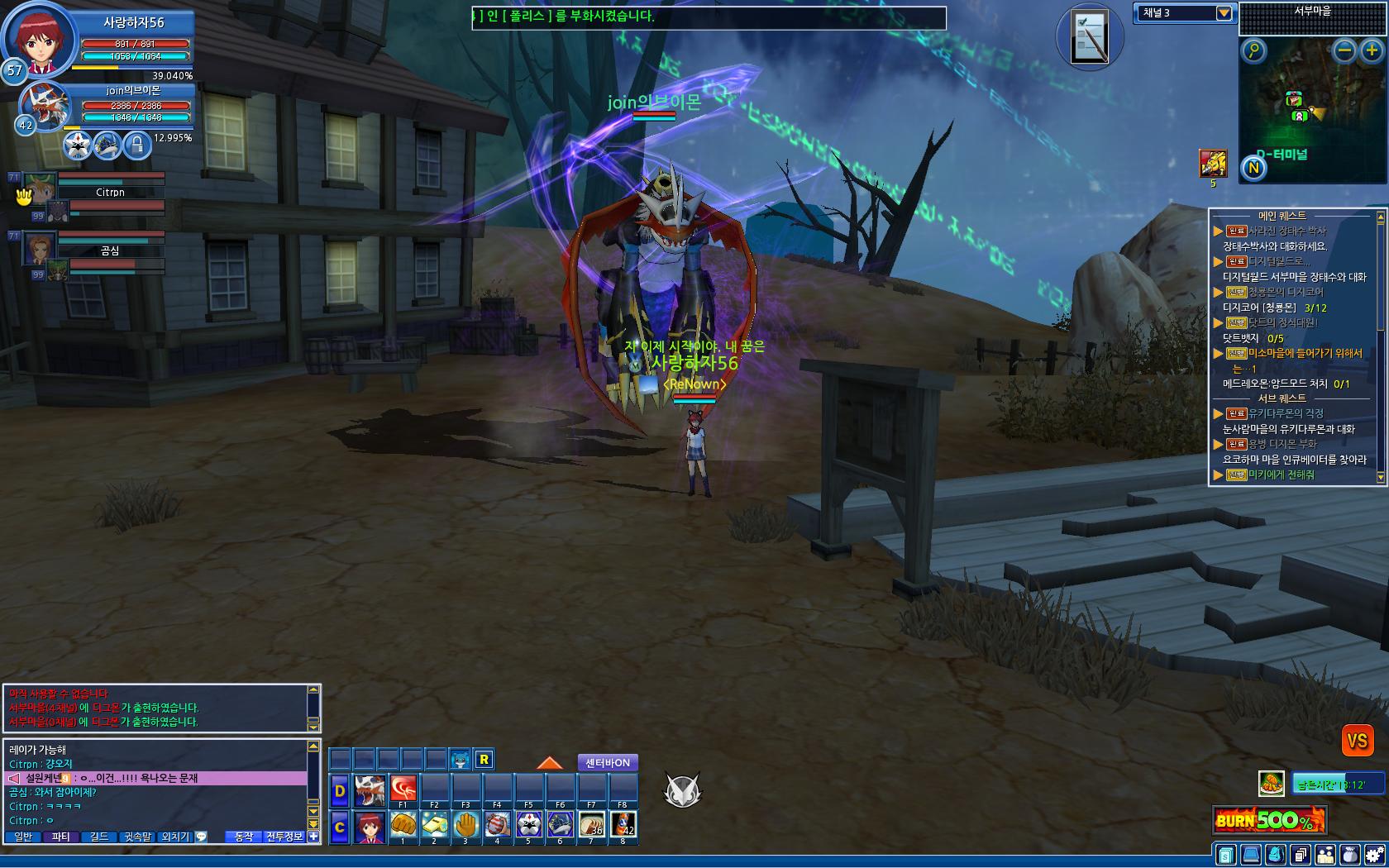Viewport: 1389px width, 868px height.
Task: Open the community friends menu icon
Action: [x=1325, y=855]
